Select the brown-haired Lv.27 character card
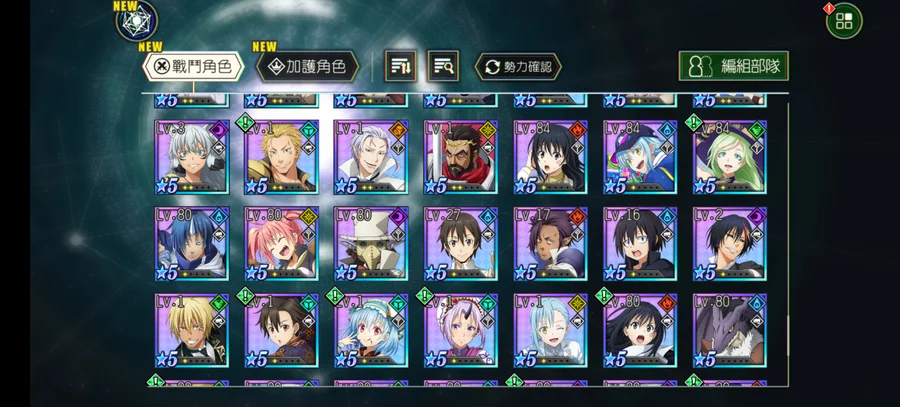The width and height of the screenshot is (900, 407). pyautogui.click(x=460, y=244)
